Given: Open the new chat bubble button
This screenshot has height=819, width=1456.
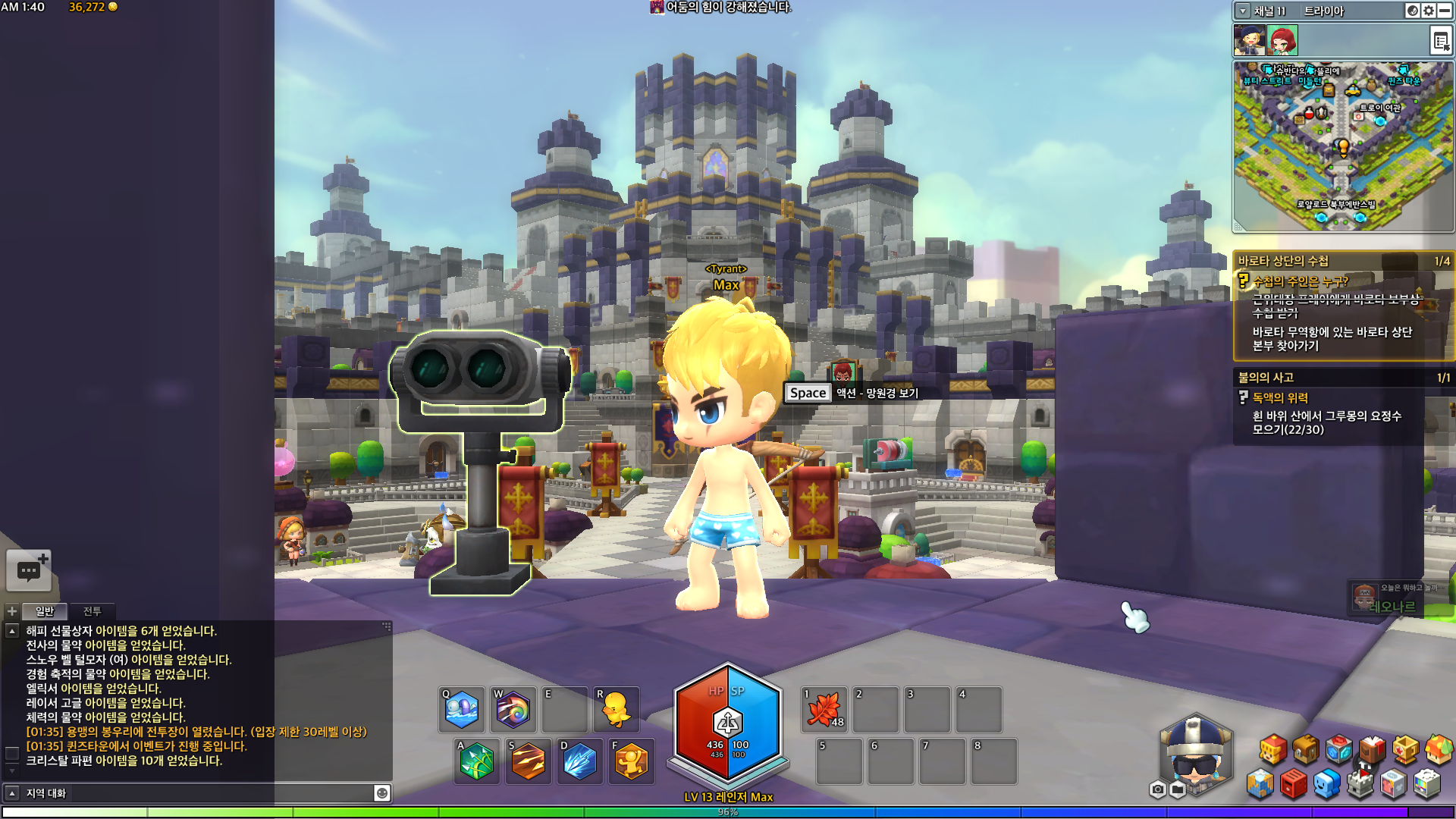Looking at the screenshot, I should 29,570.
